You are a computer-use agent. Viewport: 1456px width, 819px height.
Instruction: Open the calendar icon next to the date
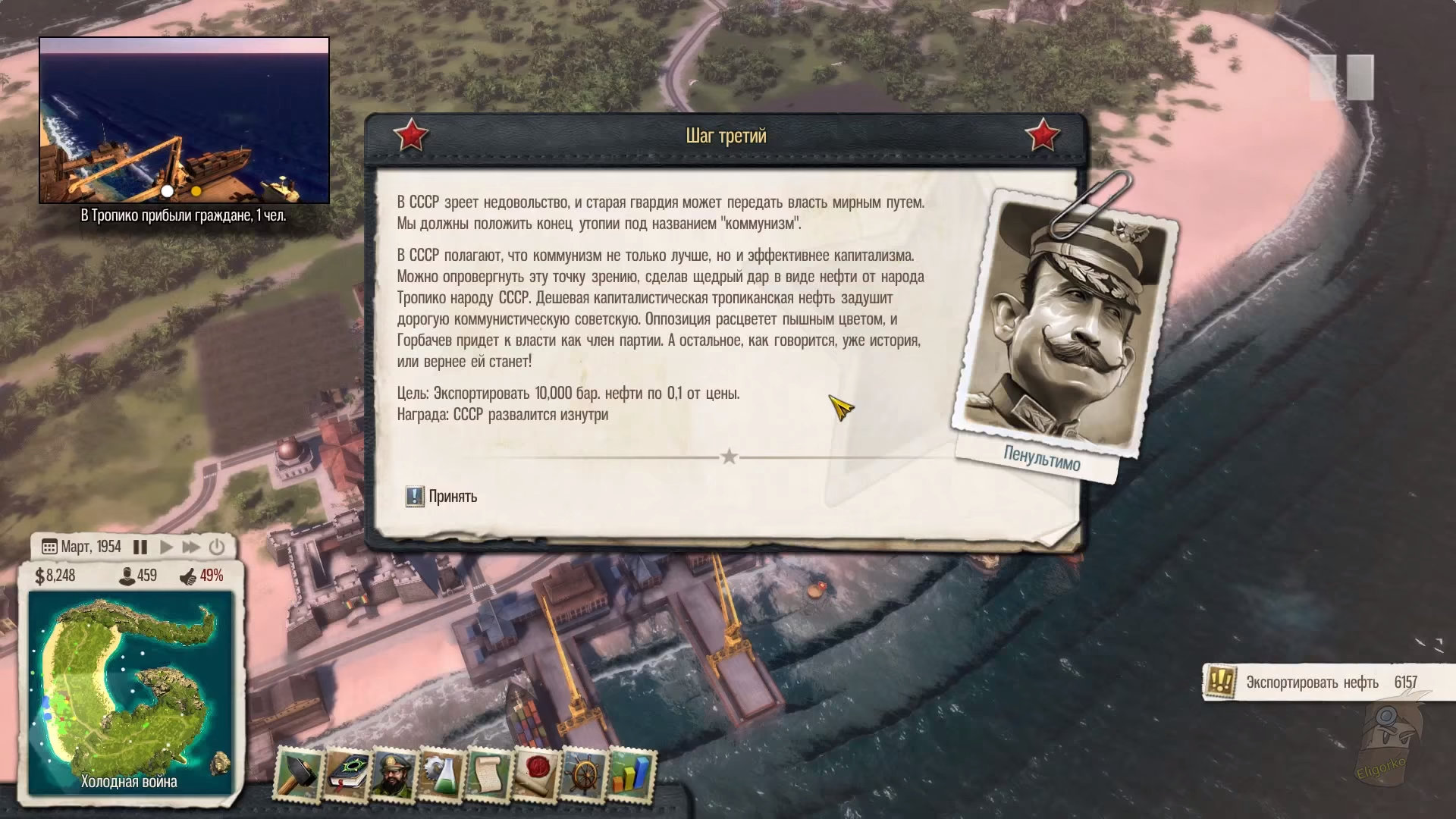[49, 547]
